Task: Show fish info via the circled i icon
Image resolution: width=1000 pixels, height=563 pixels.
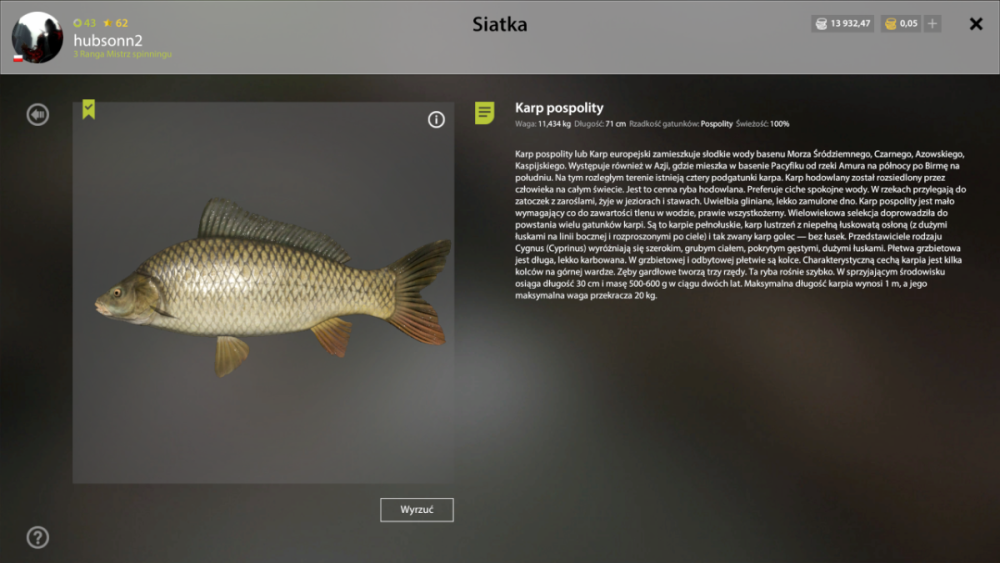Action: coord(436,120)
